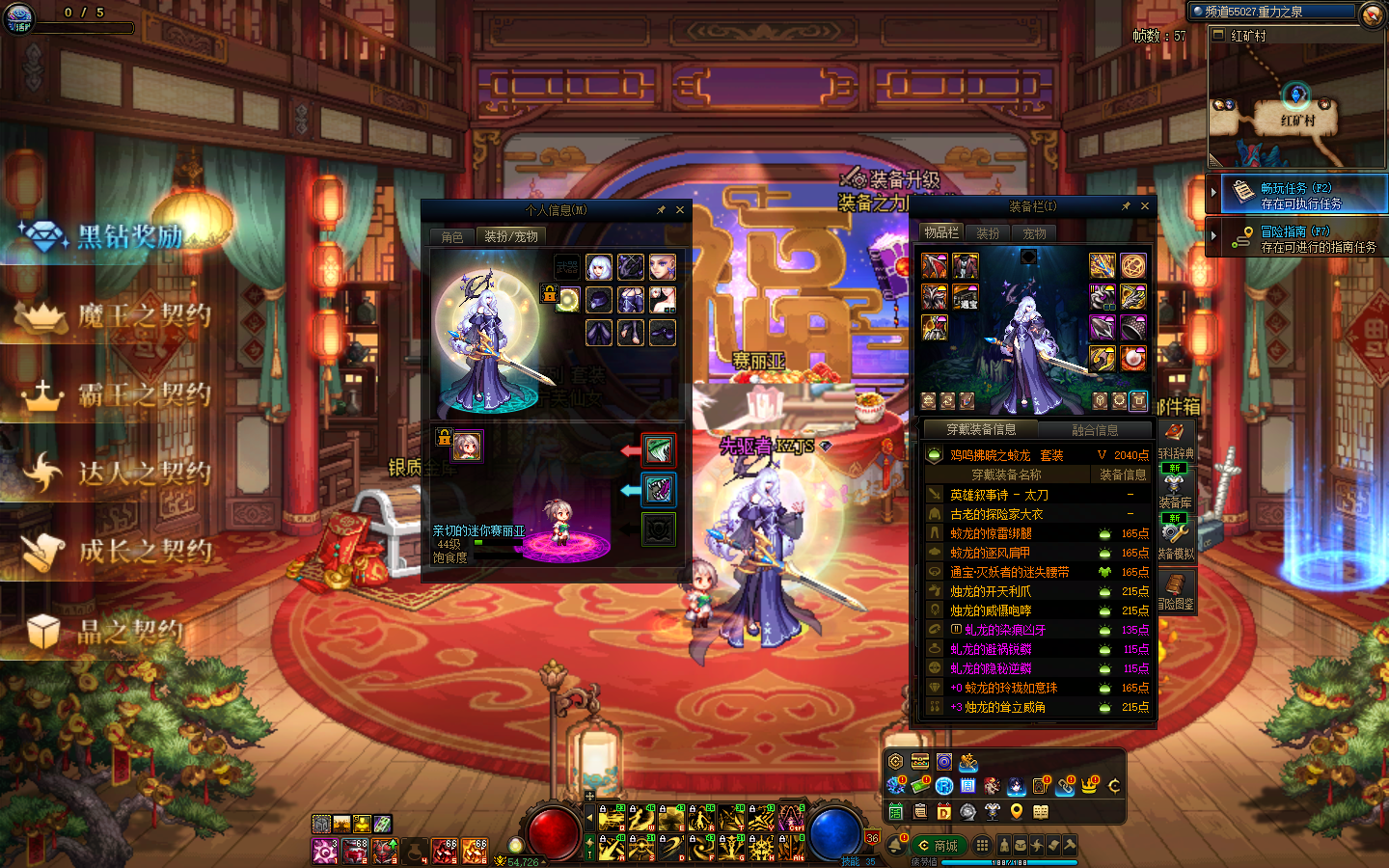Select the 穿戴装备信息 tab
Screen dimensions: 1389x868
(980, 430)
